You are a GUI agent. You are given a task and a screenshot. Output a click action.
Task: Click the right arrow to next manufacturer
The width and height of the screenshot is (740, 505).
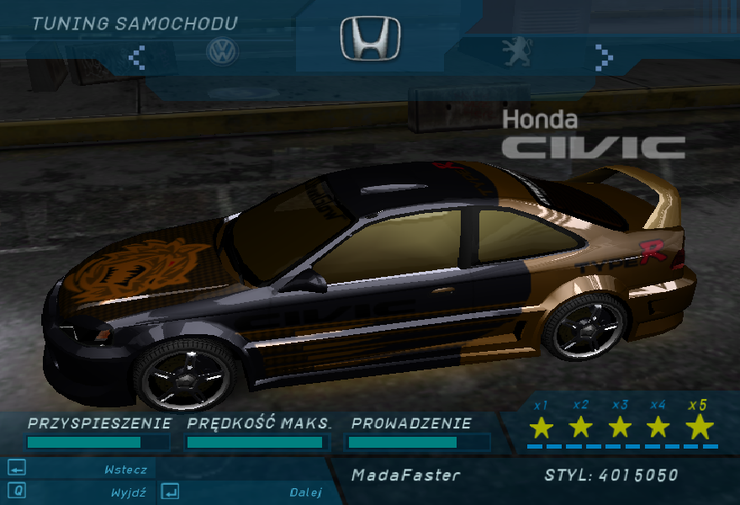(x=602, y=55)
